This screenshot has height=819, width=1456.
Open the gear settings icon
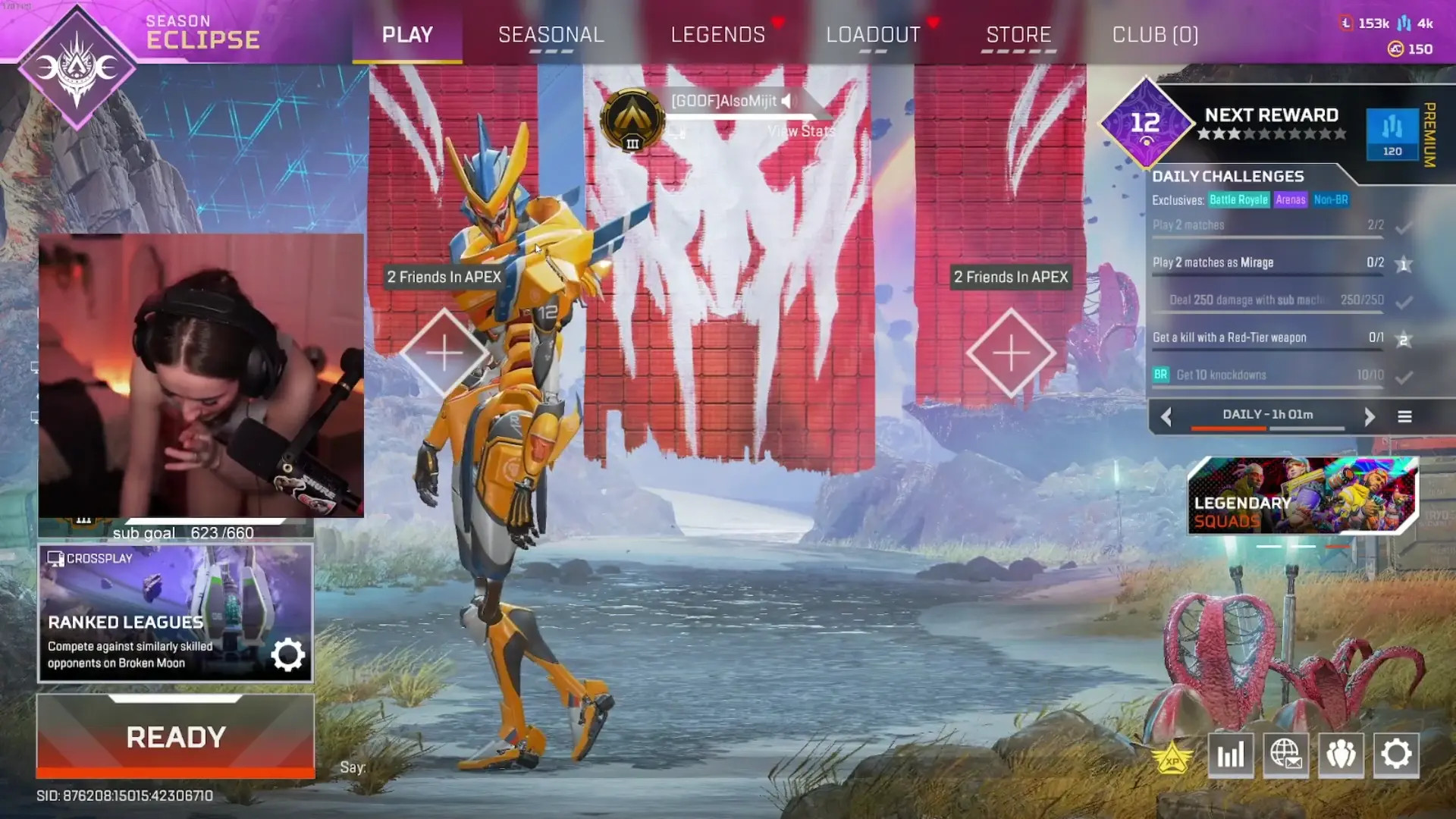[x=1396, y=755]
